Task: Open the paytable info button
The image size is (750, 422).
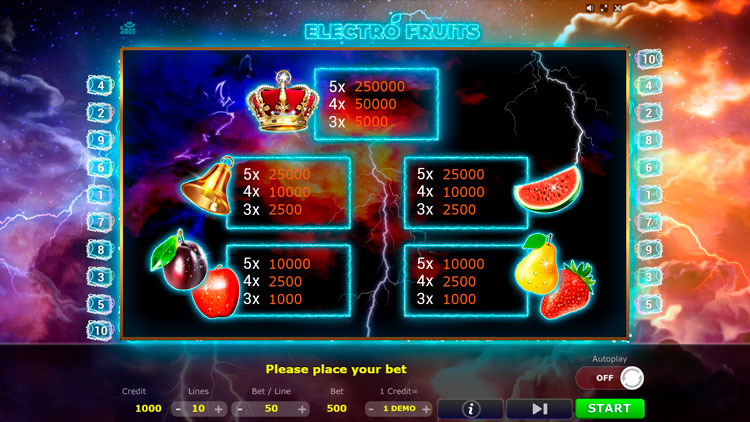Action: coord(470,408)
